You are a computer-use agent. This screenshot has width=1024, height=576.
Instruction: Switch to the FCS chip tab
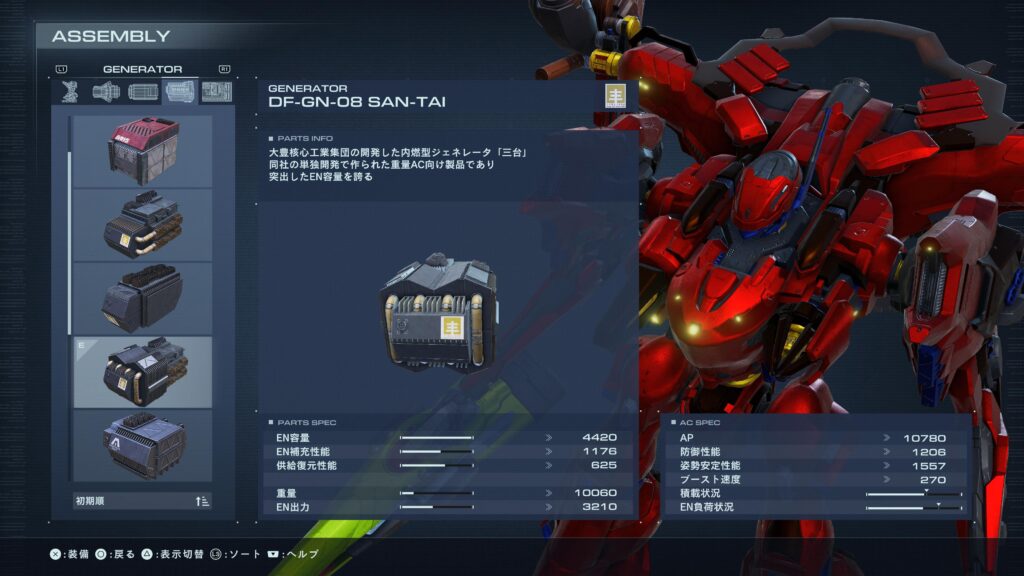[x=142, y=92]
